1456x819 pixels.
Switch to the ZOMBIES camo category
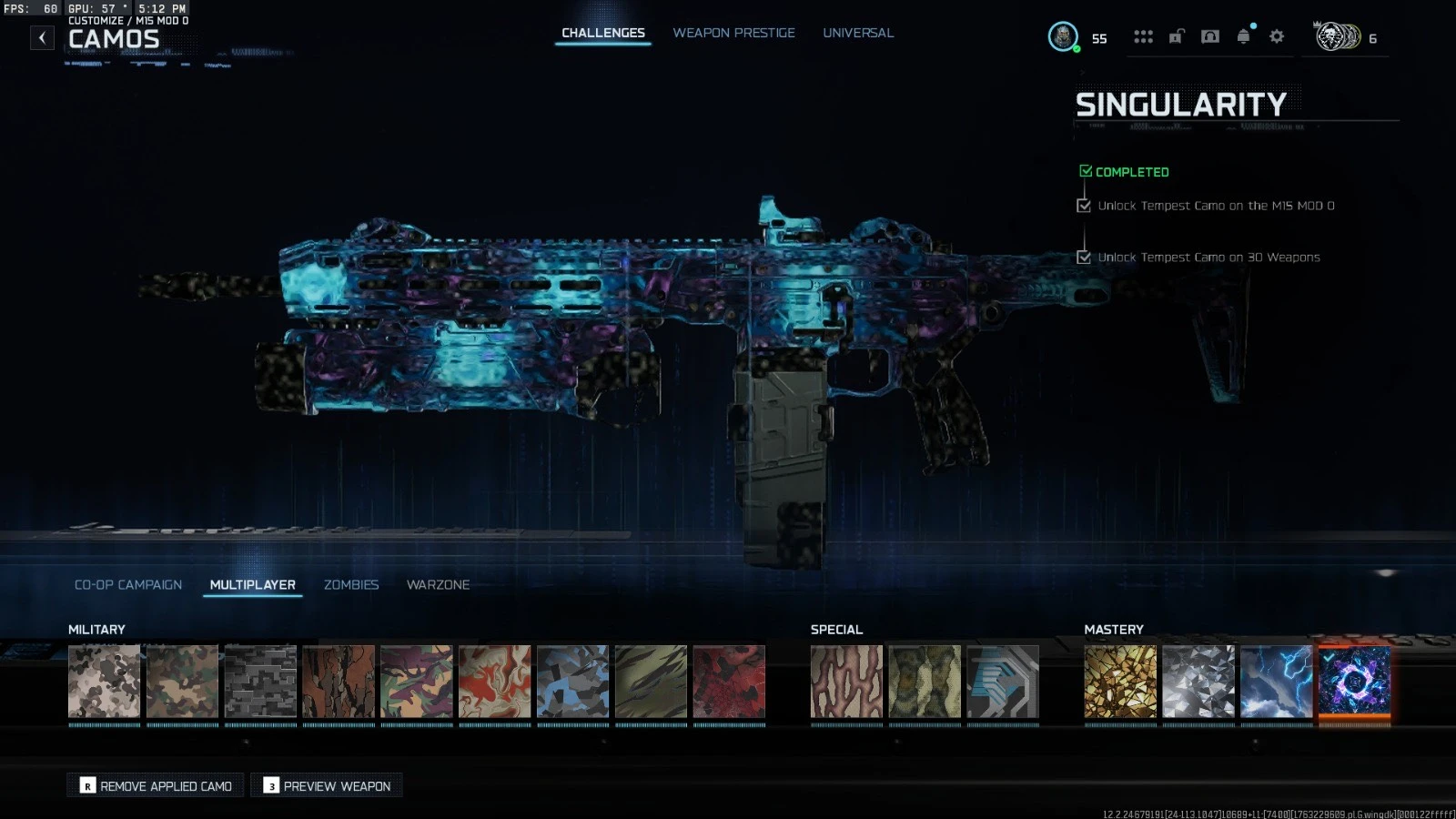tap(351, 584)
